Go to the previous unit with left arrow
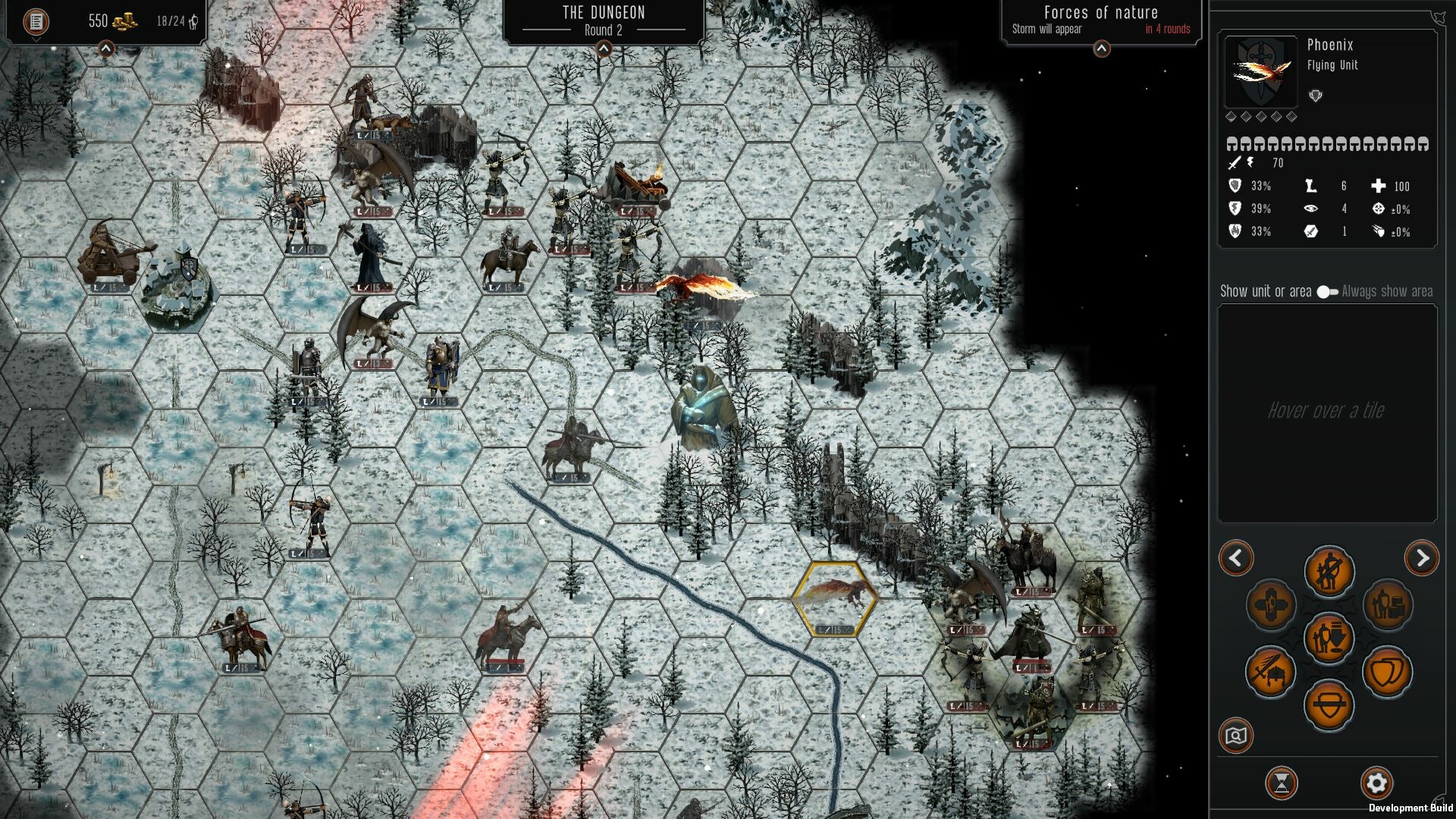Image resolution: width=1456 pixels, height=819 pixels. [x=1236, y=559]
